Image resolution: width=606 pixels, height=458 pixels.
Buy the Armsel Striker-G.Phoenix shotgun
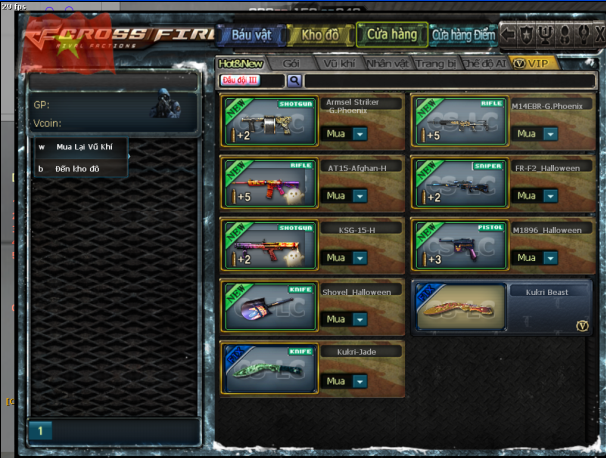point(335,134)
